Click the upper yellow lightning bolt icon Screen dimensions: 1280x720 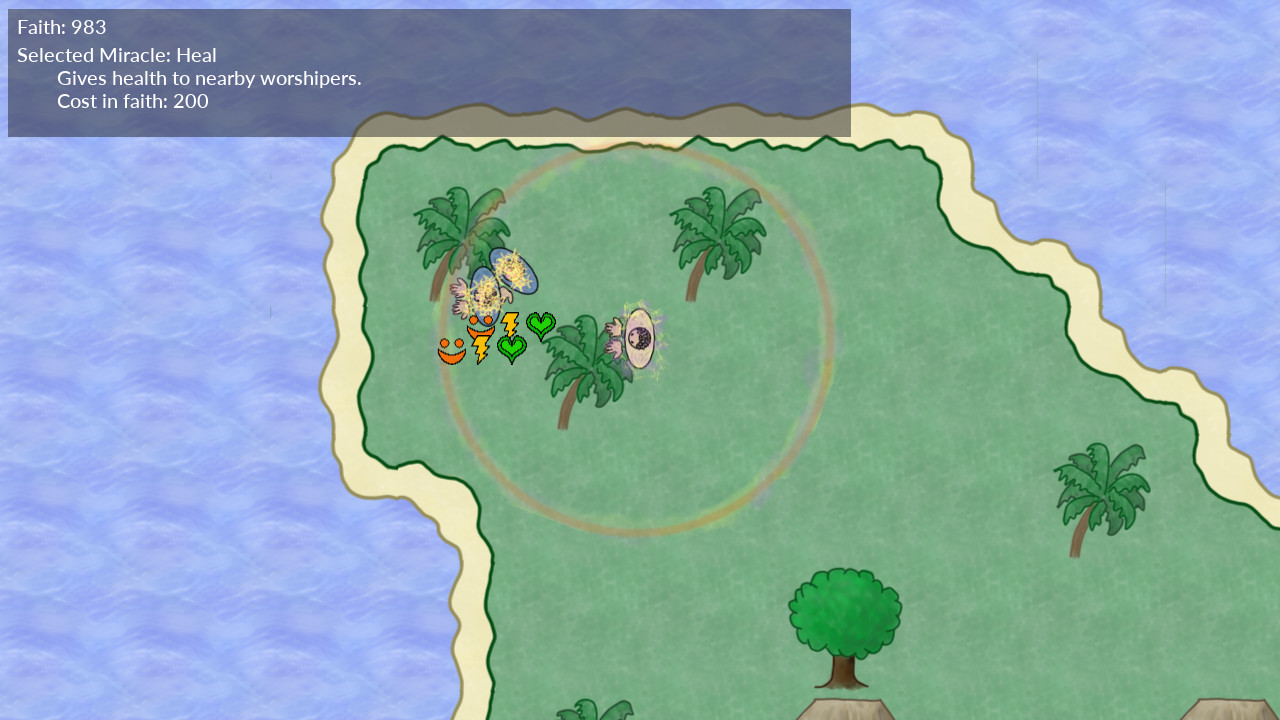coord(511,322)
